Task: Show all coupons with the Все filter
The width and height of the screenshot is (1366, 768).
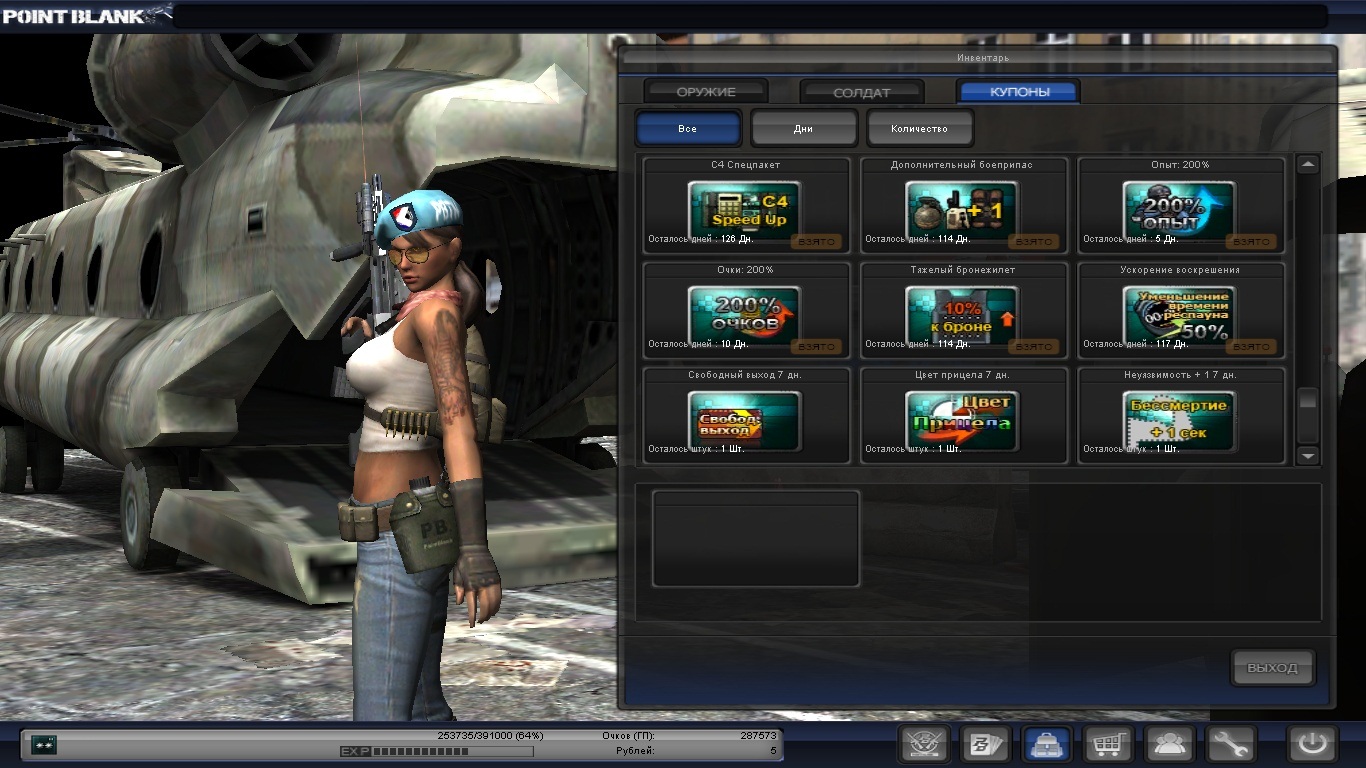Action: click(688, 128)
